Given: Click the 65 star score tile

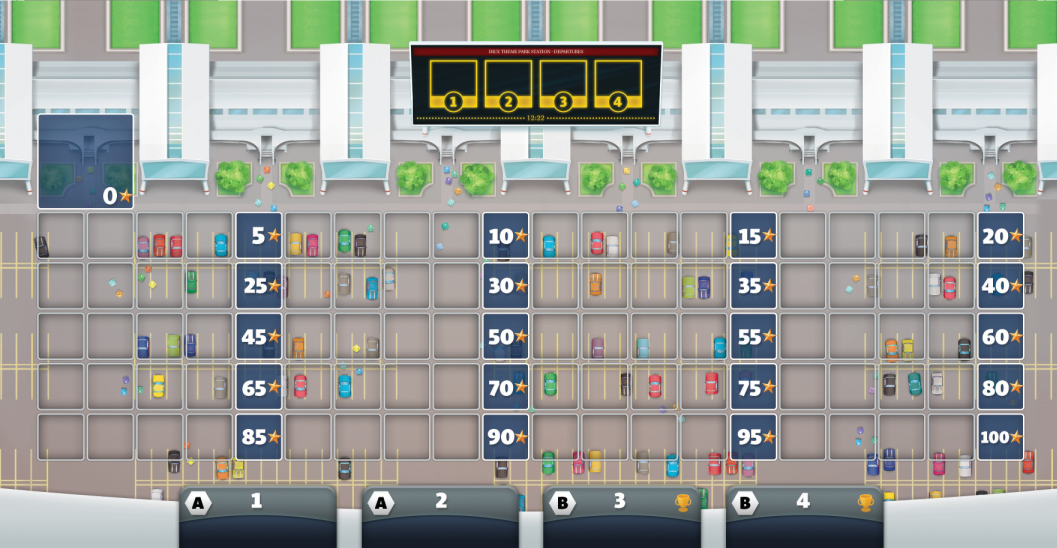Looking at the screenshot, I should [259, 387].
